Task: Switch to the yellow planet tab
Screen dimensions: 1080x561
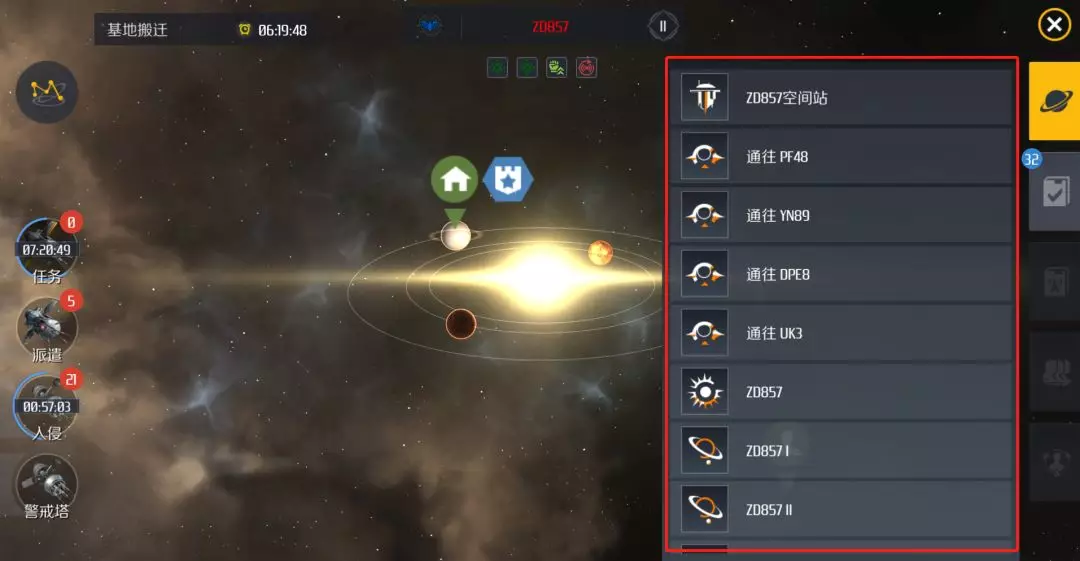Action: [x=1054, y=99]
